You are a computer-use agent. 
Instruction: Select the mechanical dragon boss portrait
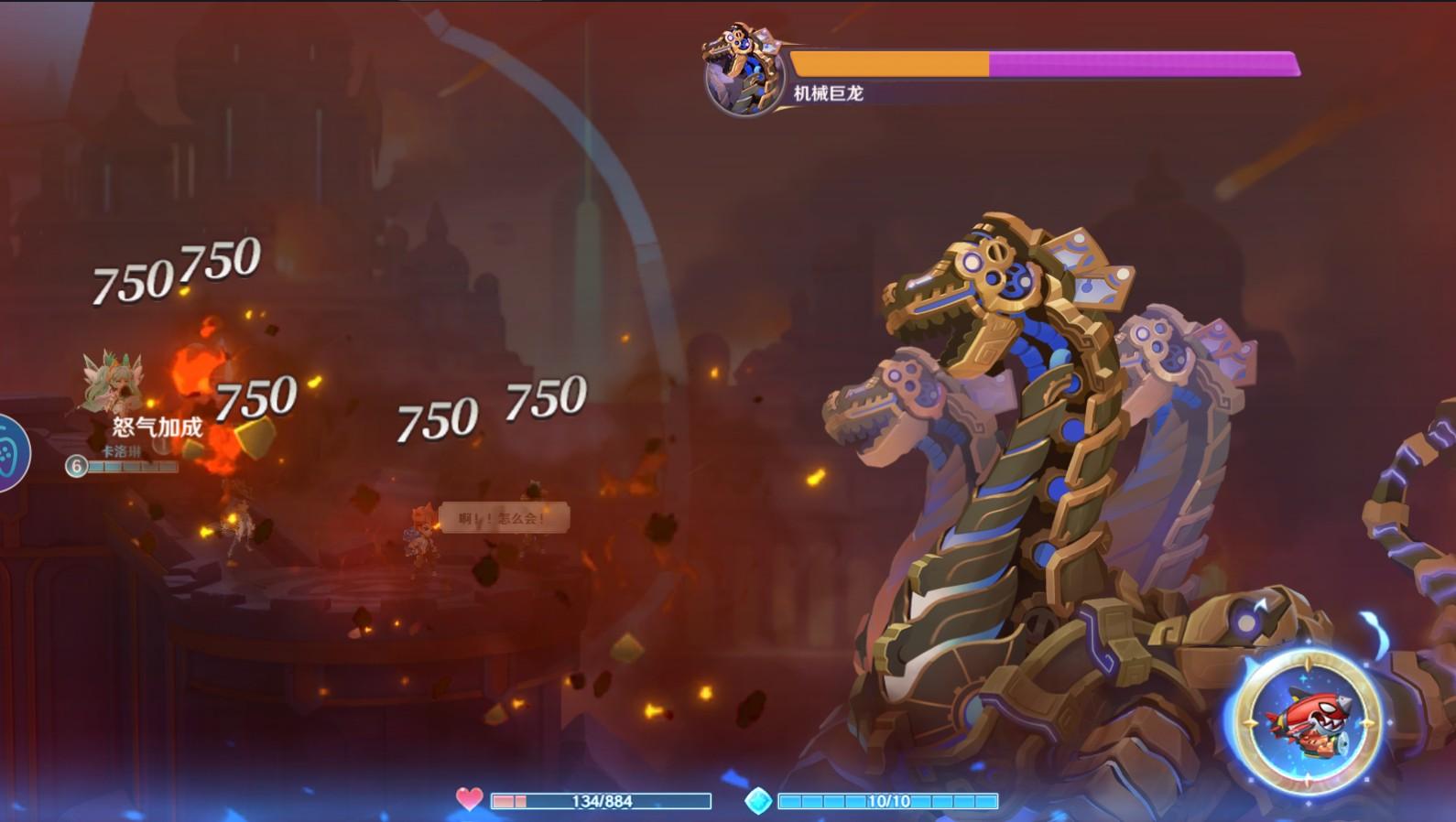click(743, 70)
